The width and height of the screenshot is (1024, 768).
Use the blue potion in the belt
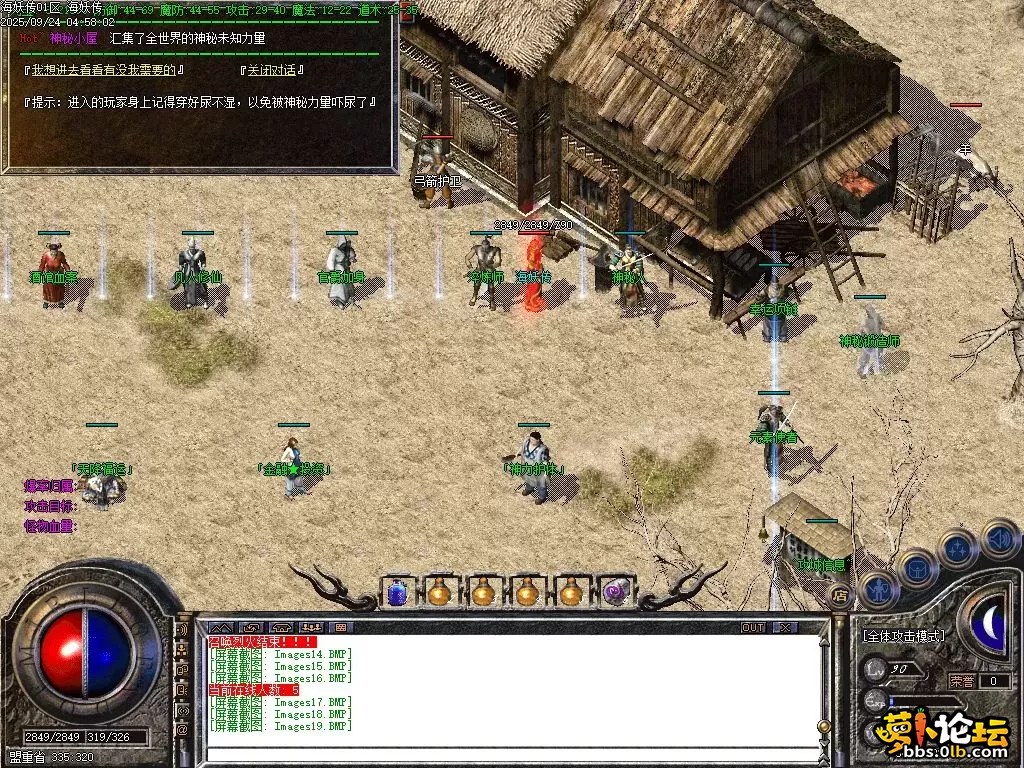point(396,592)
